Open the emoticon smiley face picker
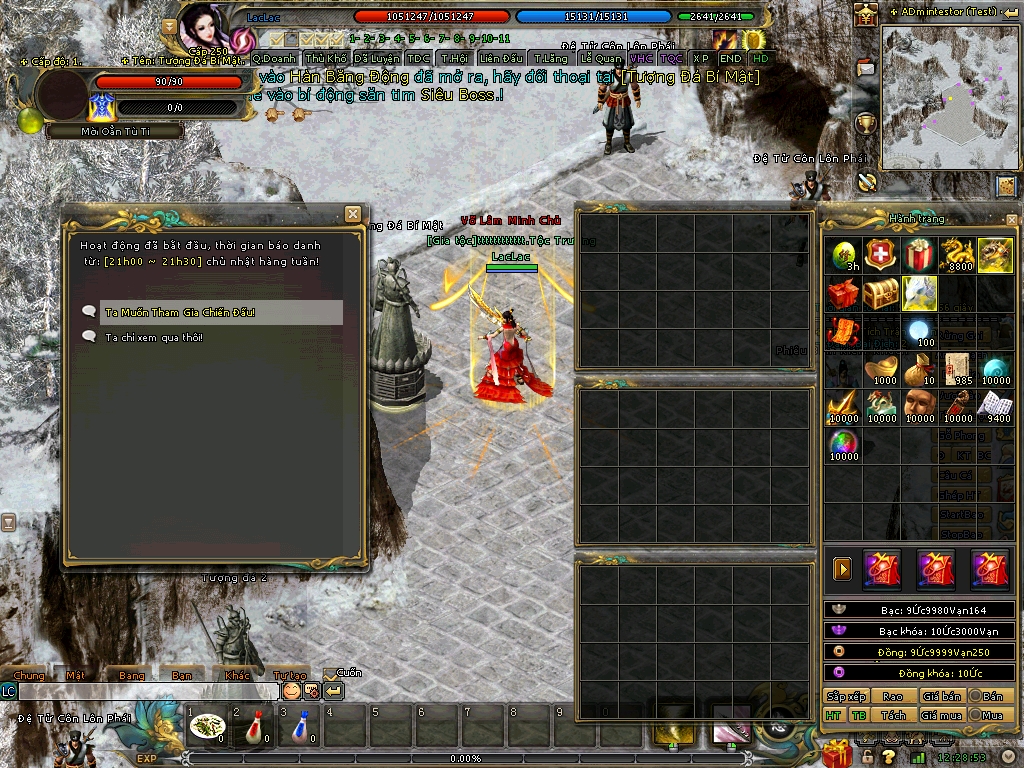This screenshot has height=768, width=1024. click(291, 691)
